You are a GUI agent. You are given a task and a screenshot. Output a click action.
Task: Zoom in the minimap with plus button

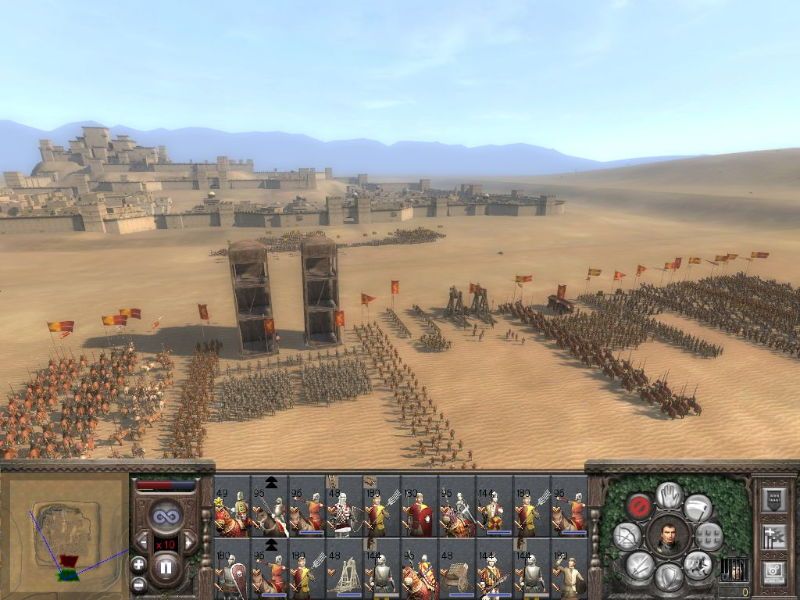point(138,564)
